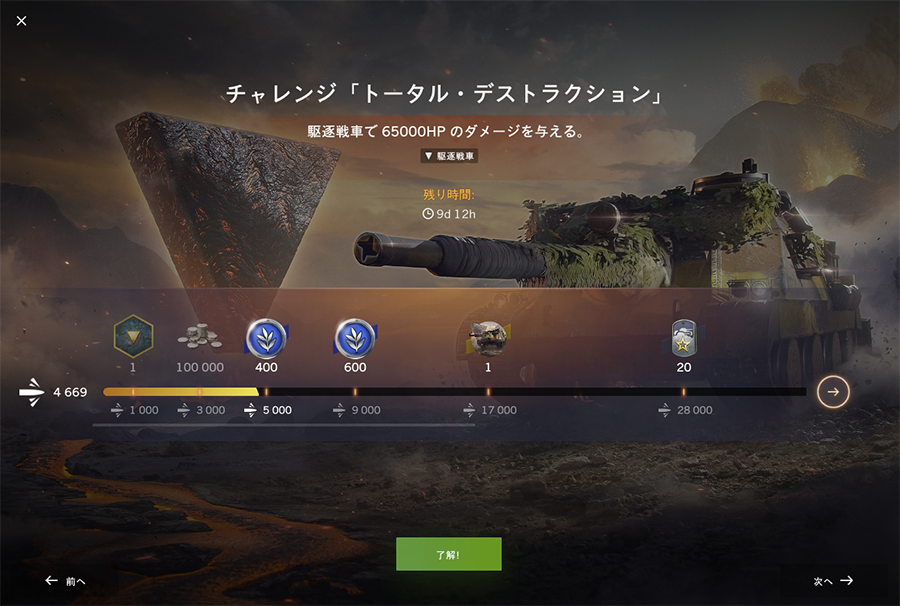
Task: View the tank reward at 17 000 damage
Action: point(488,339)
